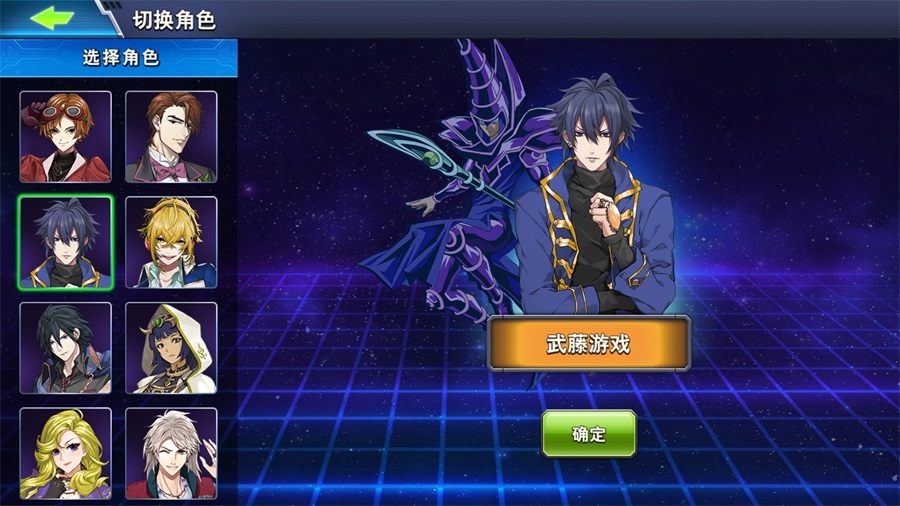The width and height of the screenshot is (900, 506).
Task: Choose the silver-haired character portrait
Action: [x=171, y=452]
